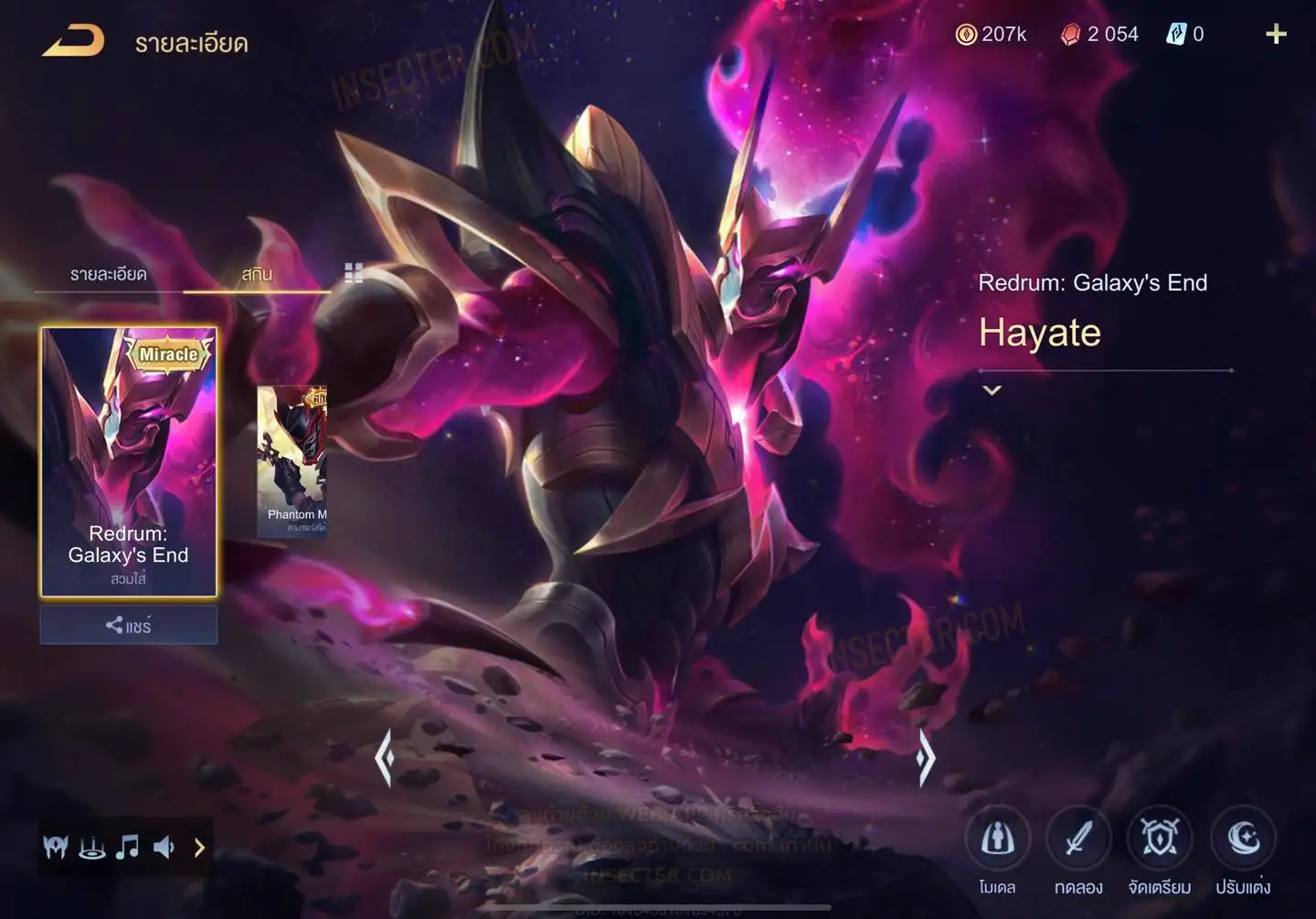Show the next hero with right arrow
Viewport: 1316px width, 919px height.
click(x=925, y=757)
